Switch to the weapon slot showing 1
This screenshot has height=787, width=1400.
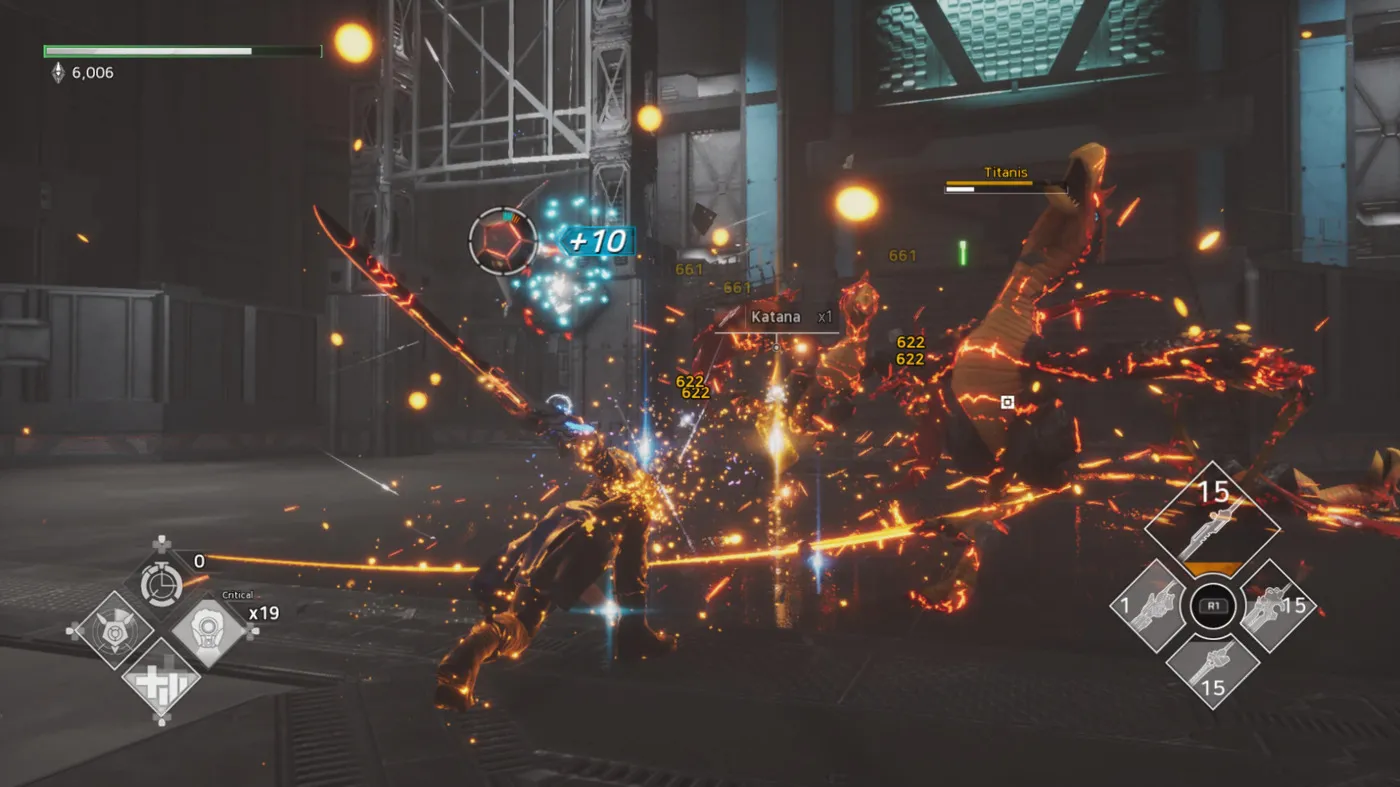1149,607
